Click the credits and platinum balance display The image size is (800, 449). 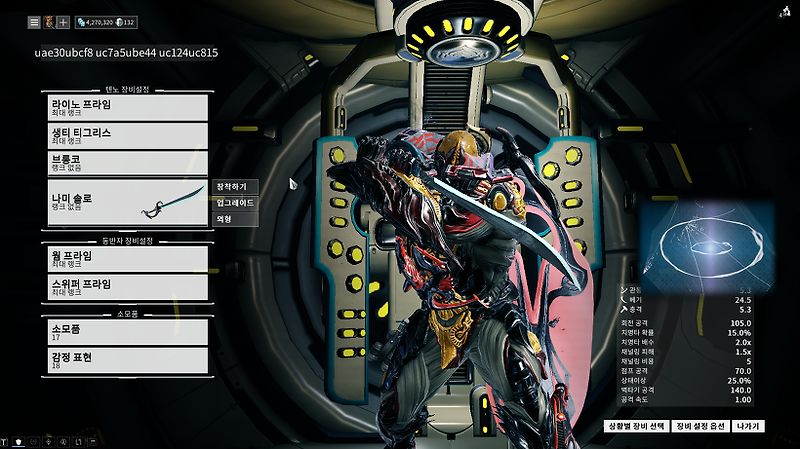tap(105, 21)
